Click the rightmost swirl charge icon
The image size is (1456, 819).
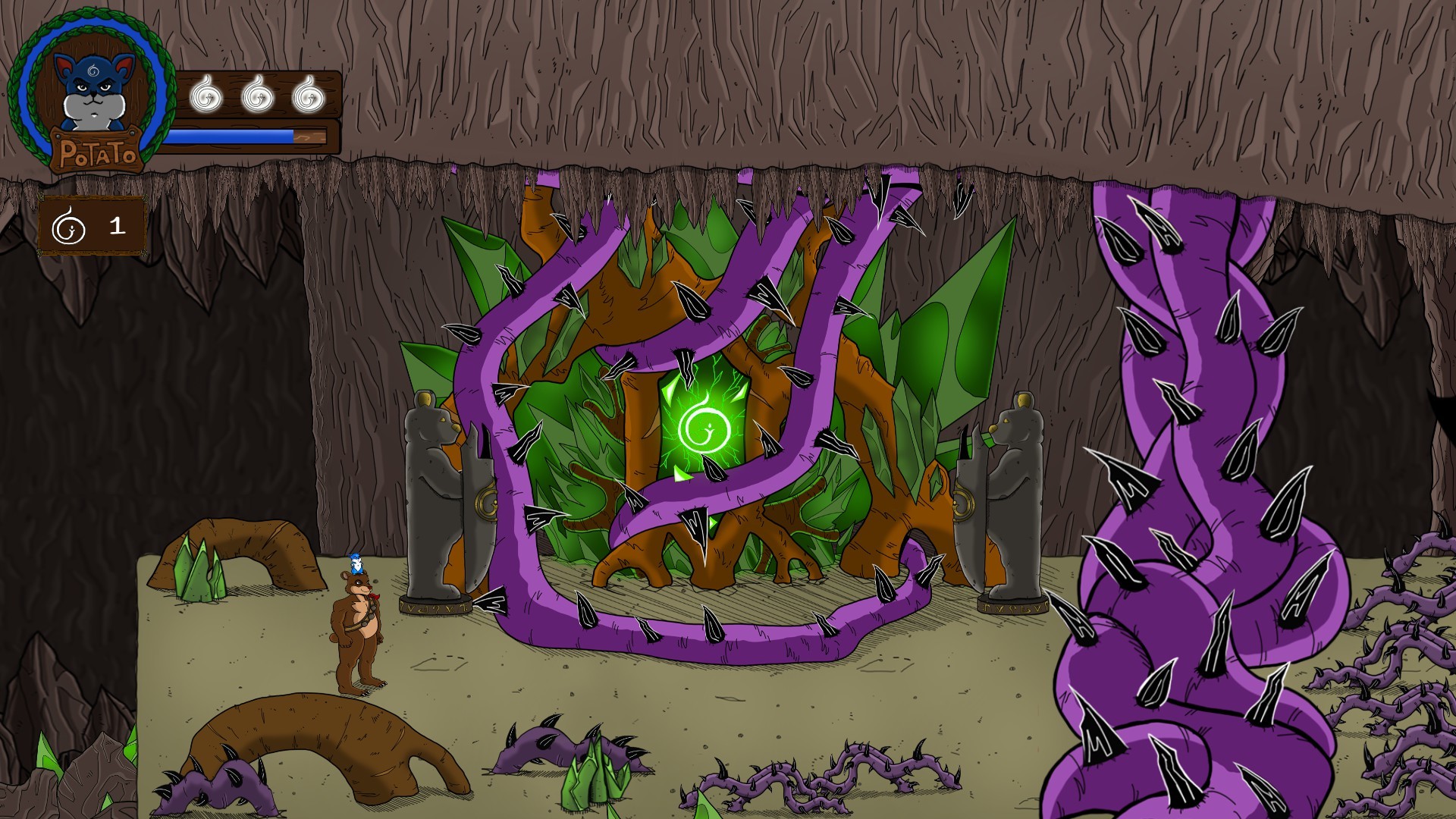coord(309,95)
